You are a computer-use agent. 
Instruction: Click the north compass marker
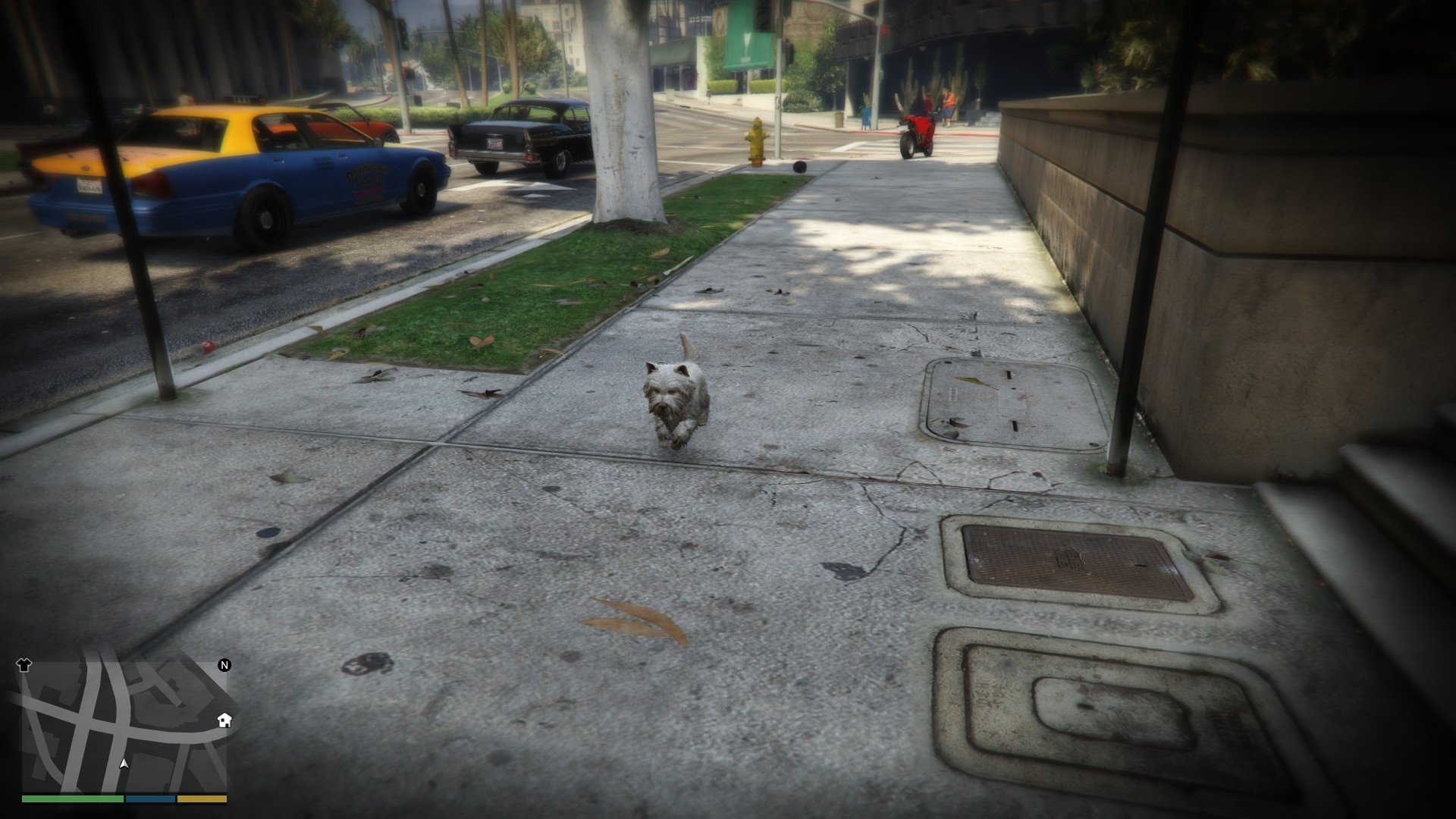coord(224,665)
